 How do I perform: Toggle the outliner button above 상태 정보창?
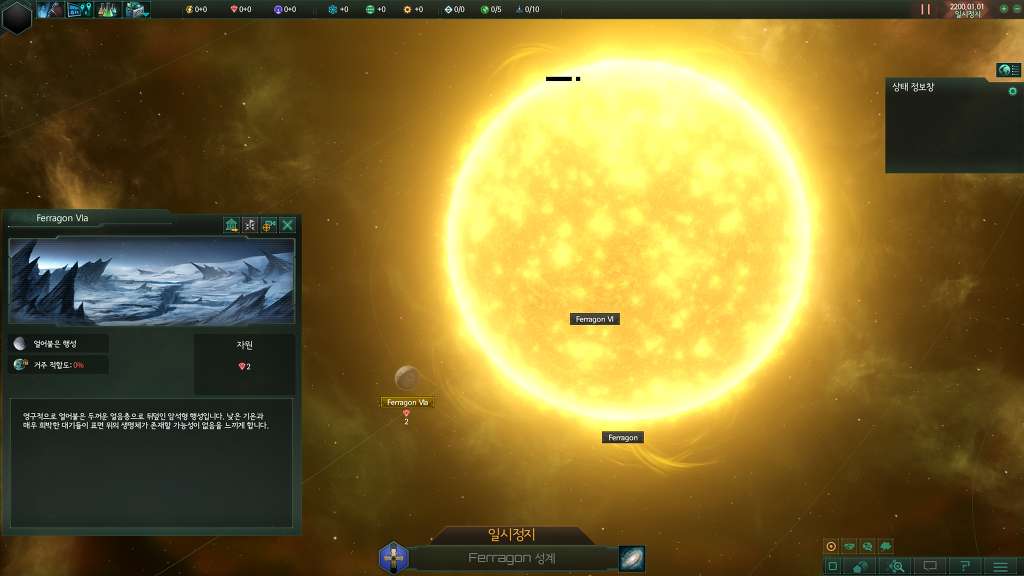[1008, 70]
